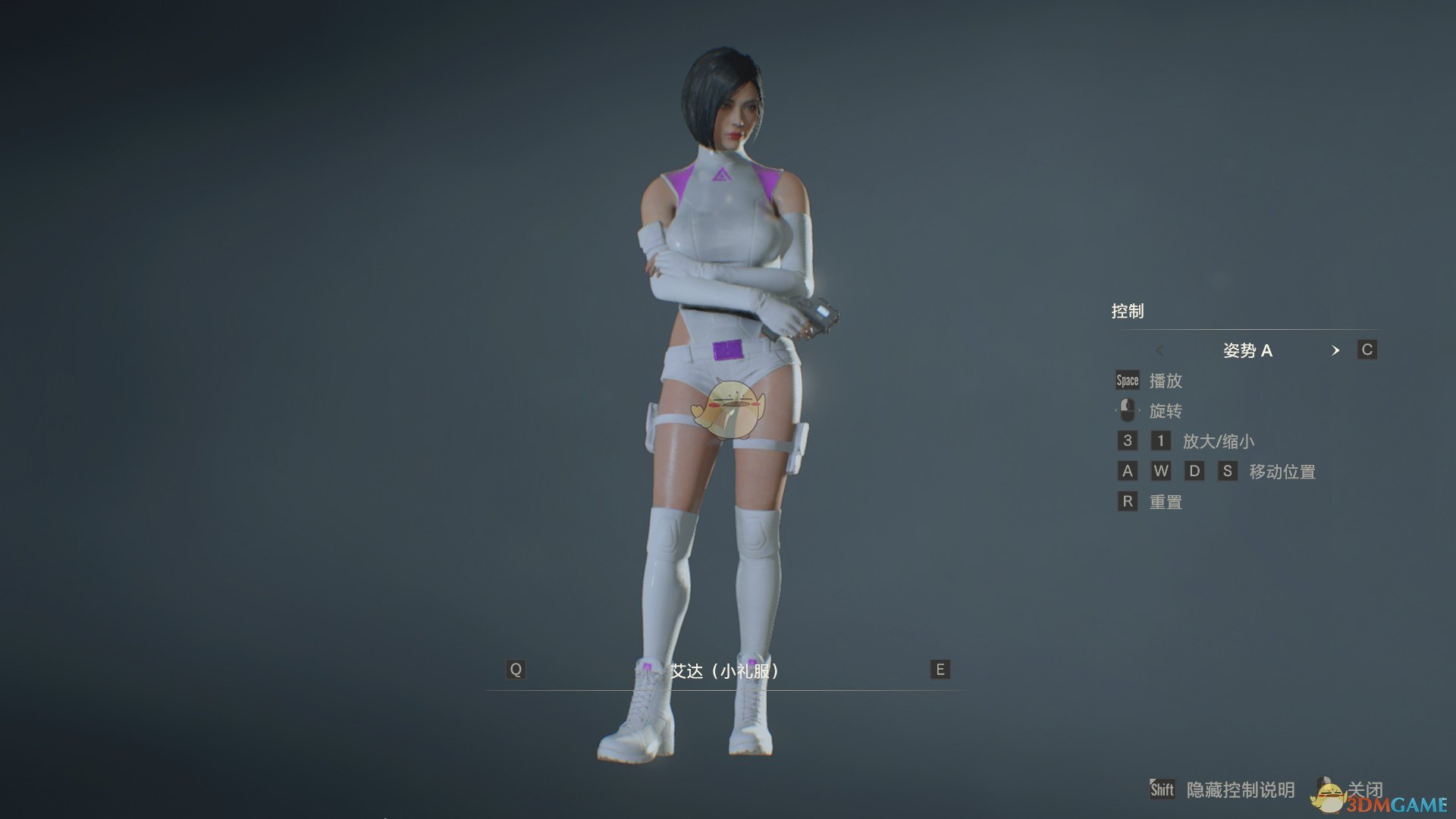Click the 3 key icon for 放大
This screenshot has height=819, width=1456.
point(1127,441)
